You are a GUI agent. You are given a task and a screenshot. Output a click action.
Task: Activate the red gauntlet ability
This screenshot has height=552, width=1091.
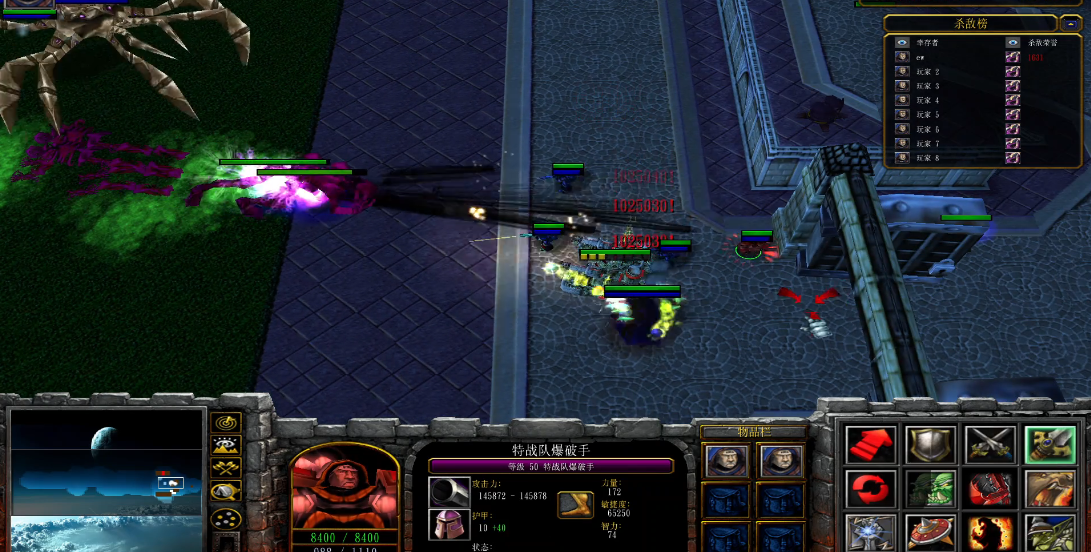(990, 490)
